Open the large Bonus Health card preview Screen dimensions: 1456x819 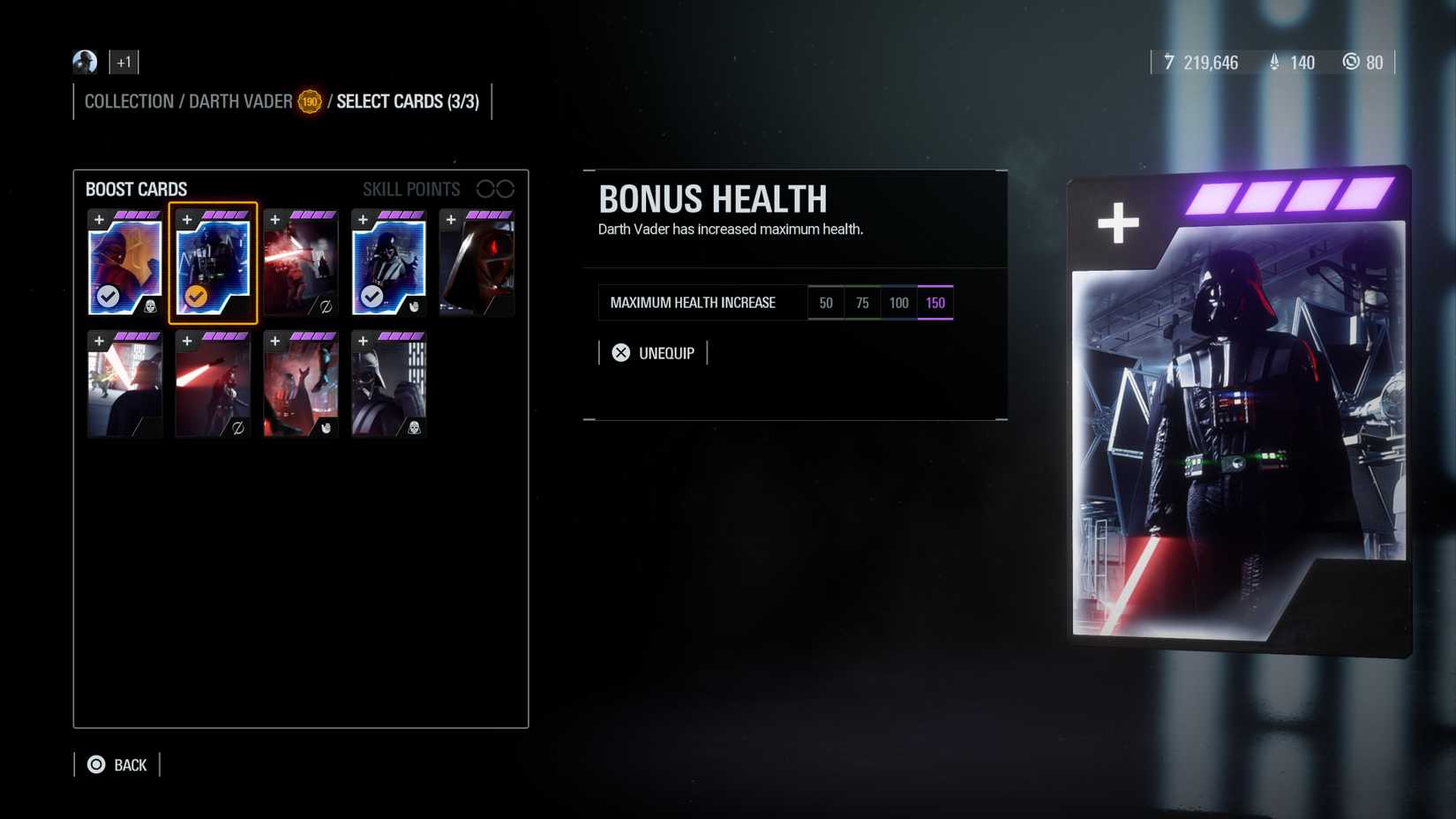click(x=1235, y=415)
